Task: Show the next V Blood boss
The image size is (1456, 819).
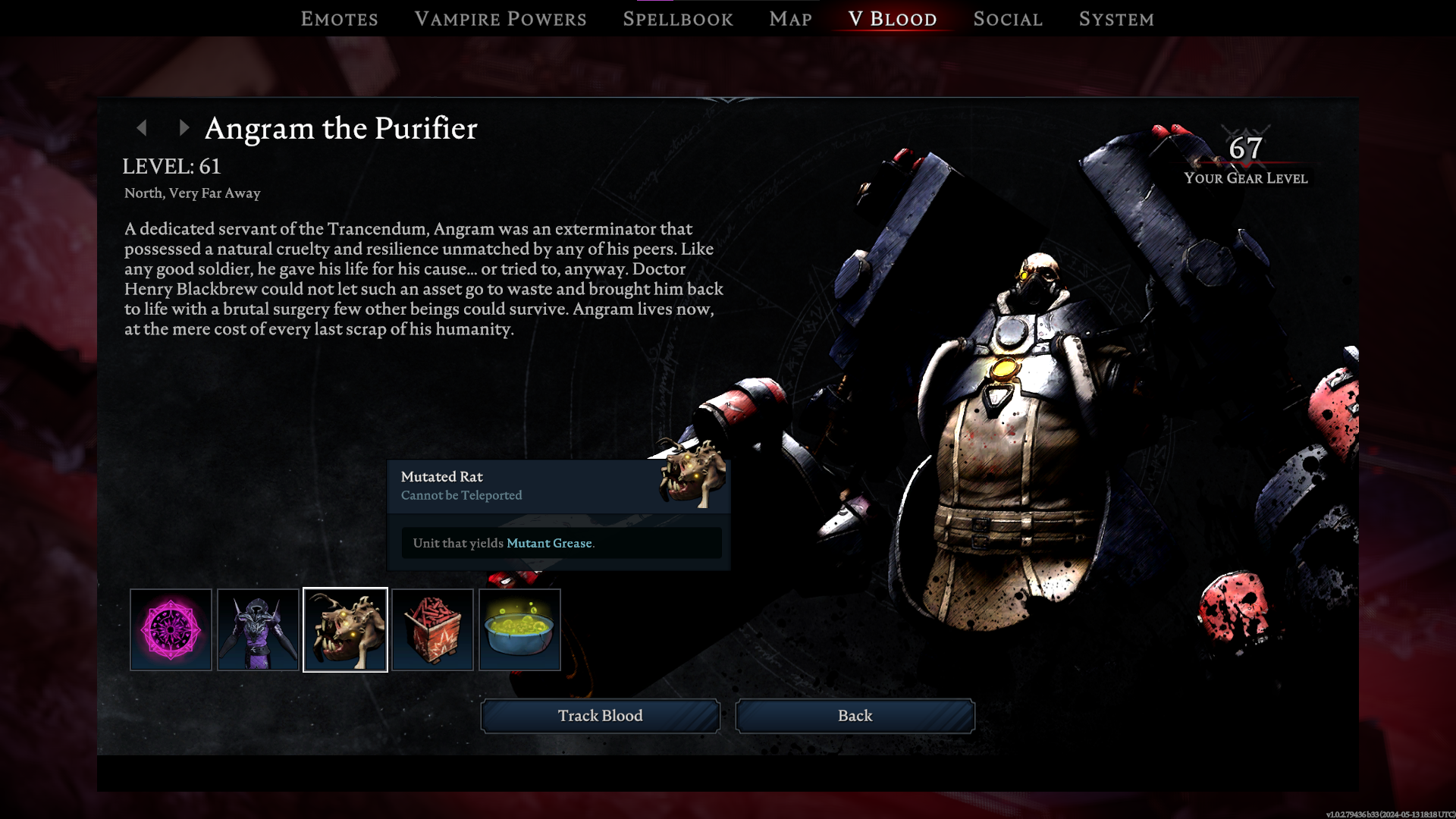Action: pos(184,128)
